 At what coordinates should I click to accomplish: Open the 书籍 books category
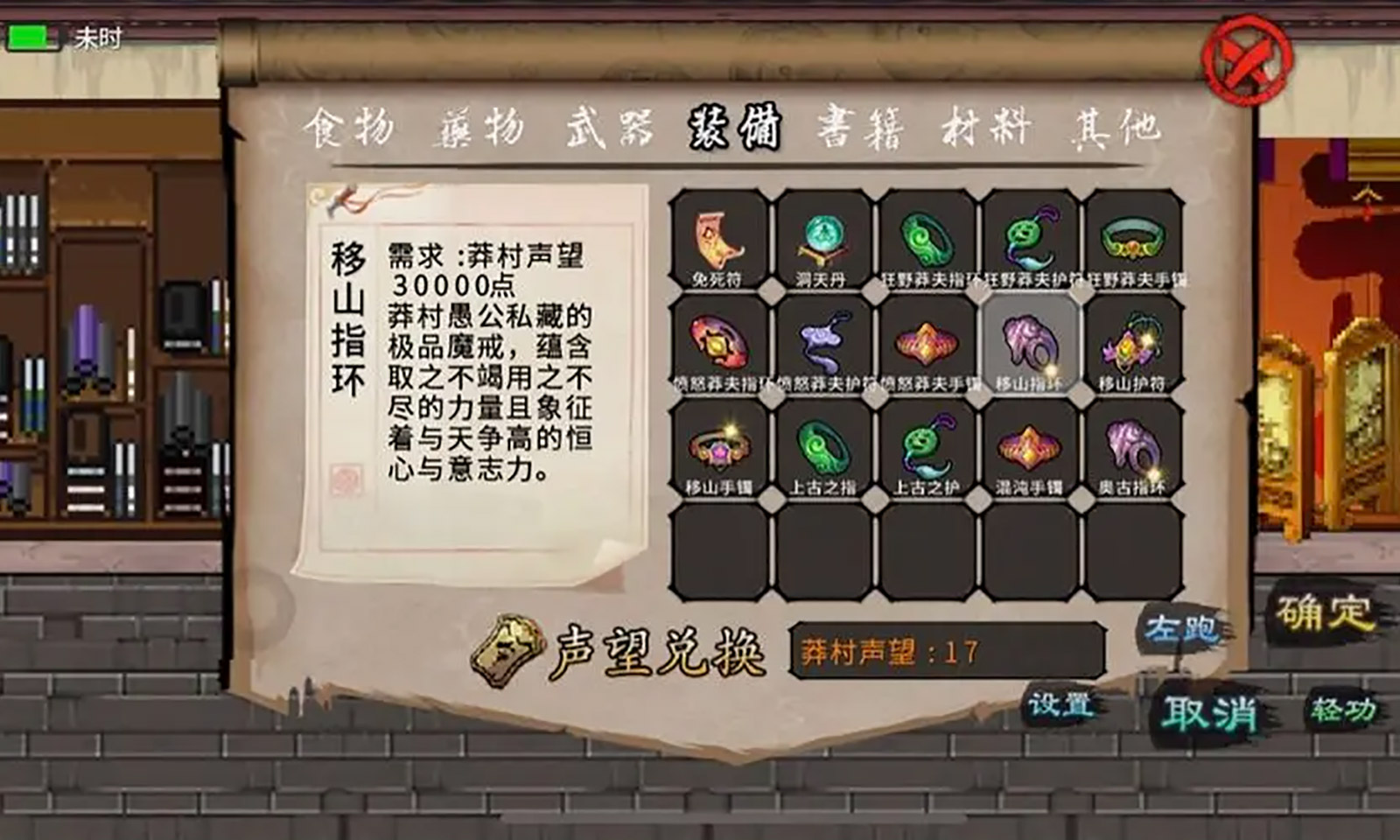[x=860, y=129]
